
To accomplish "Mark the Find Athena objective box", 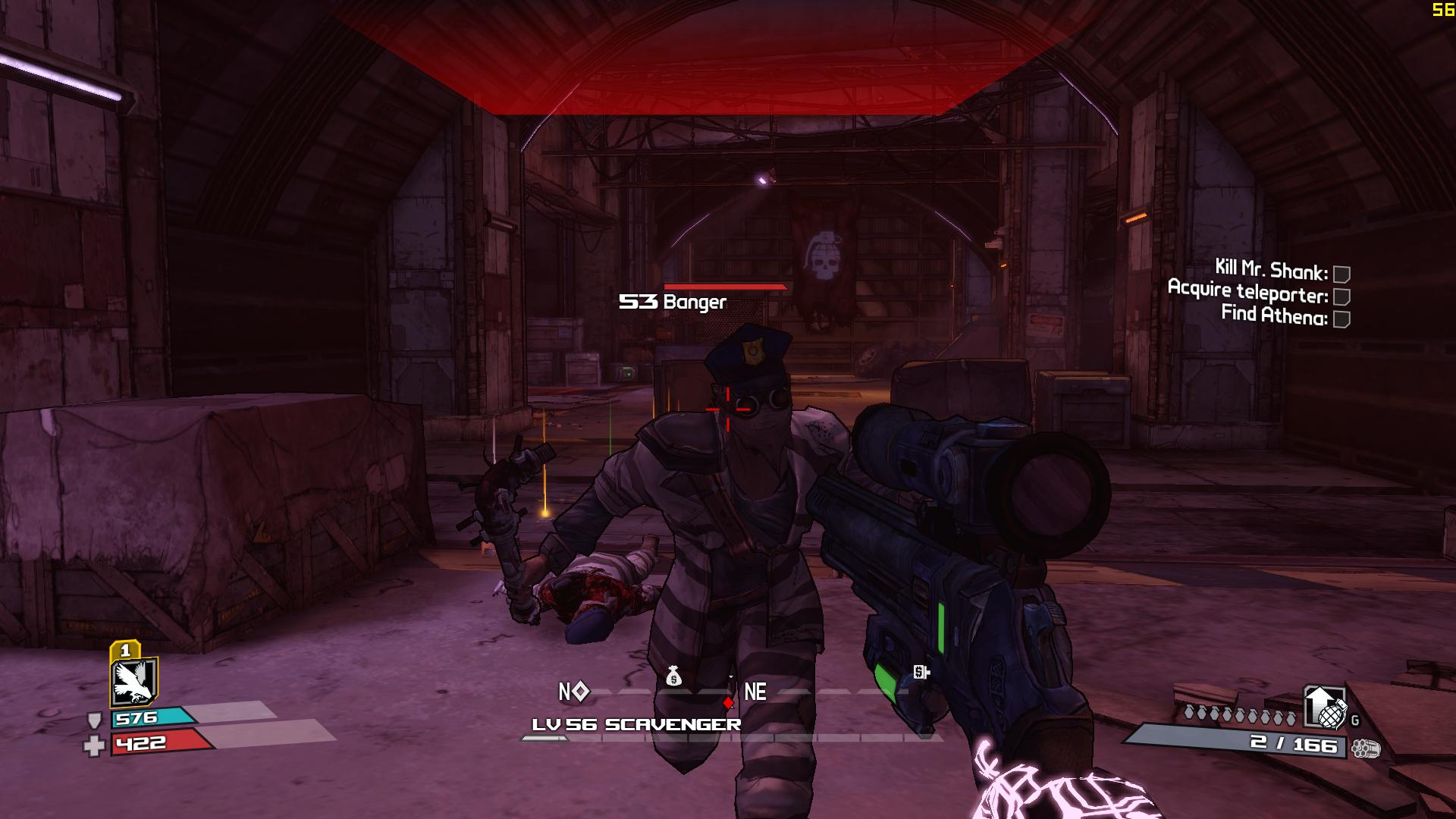I will (x=1341, y=319).
